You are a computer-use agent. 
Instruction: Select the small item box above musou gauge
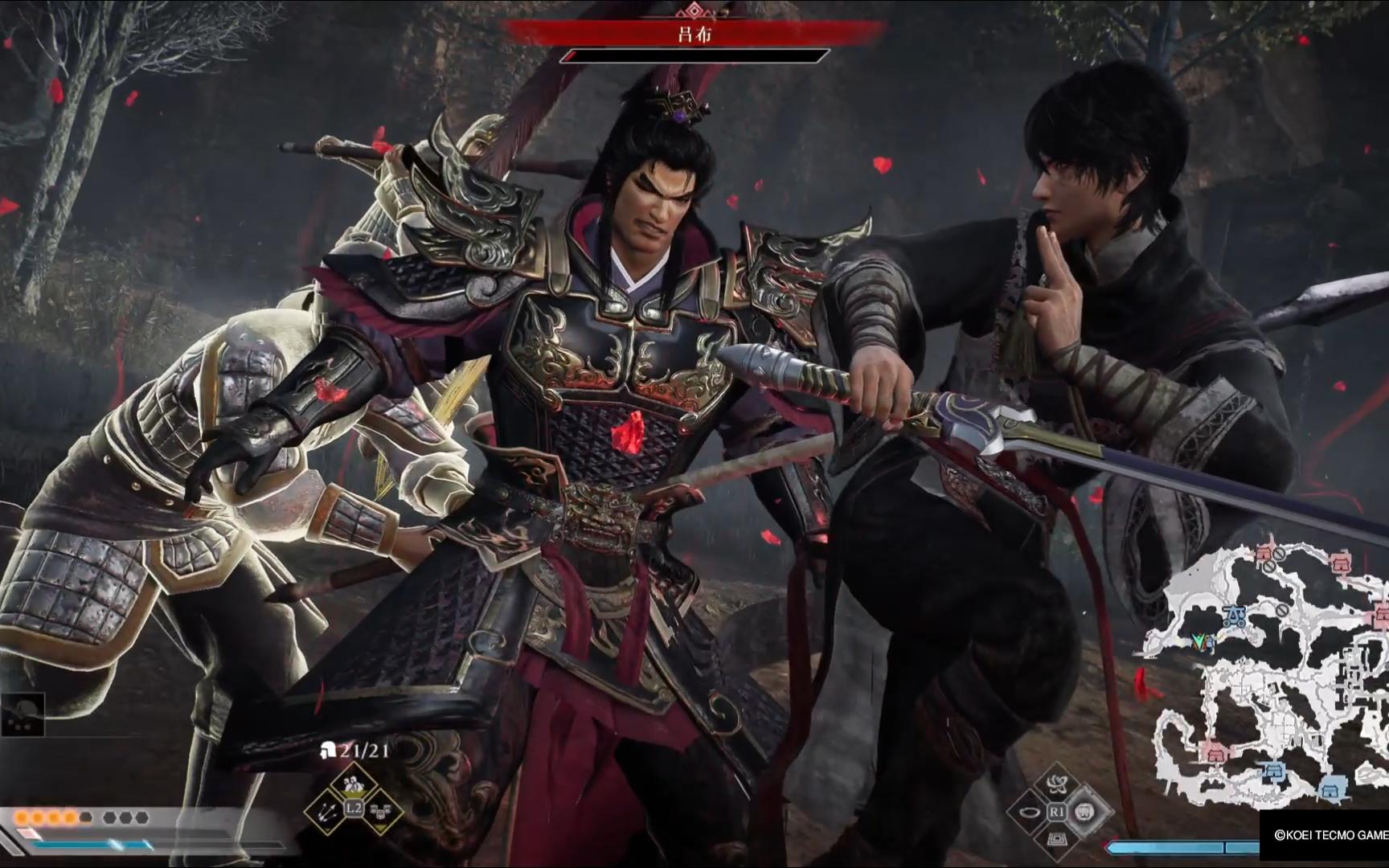click(23, 714)
